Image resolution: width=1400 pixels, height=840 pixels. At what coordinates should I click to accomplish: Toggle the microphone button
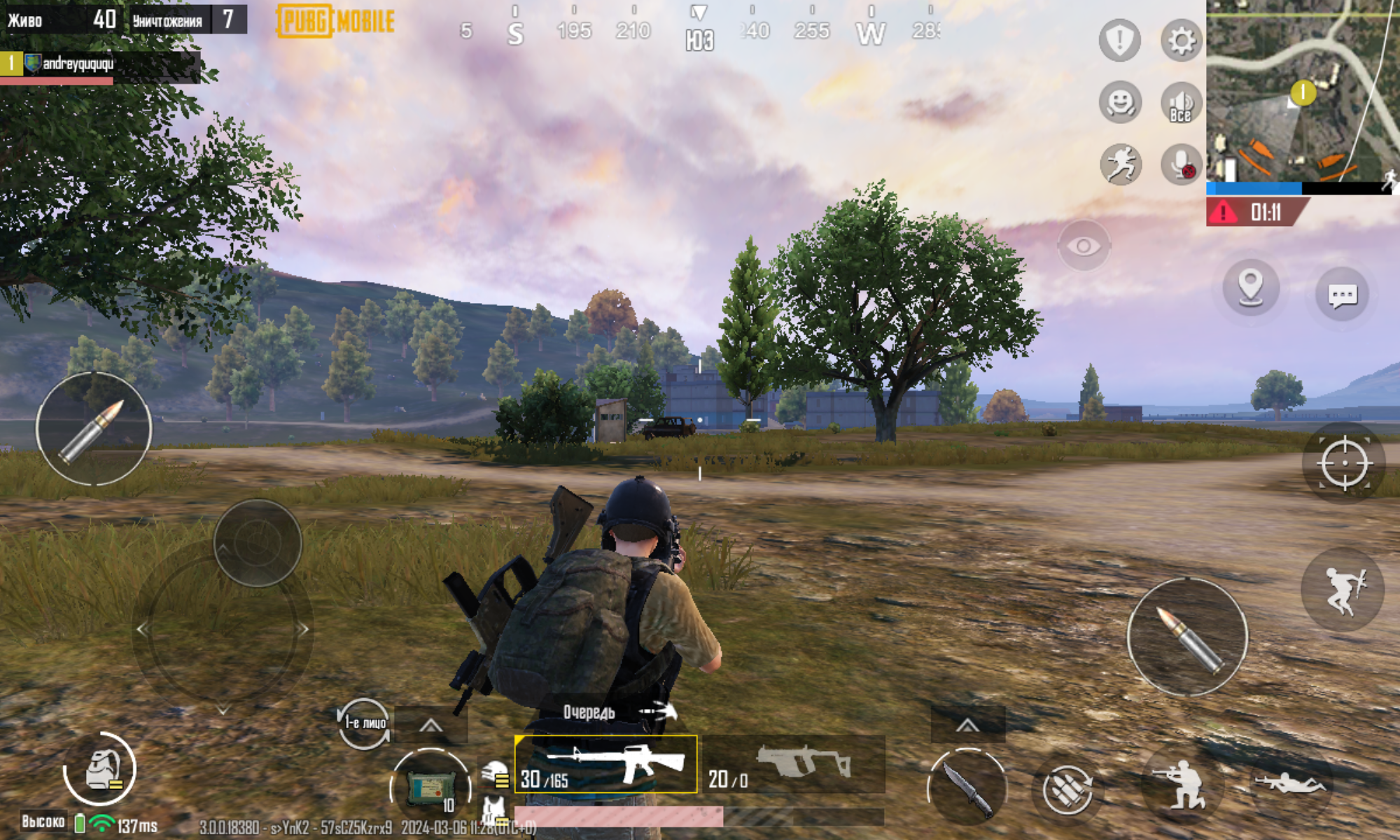[x=1181, y=164]
